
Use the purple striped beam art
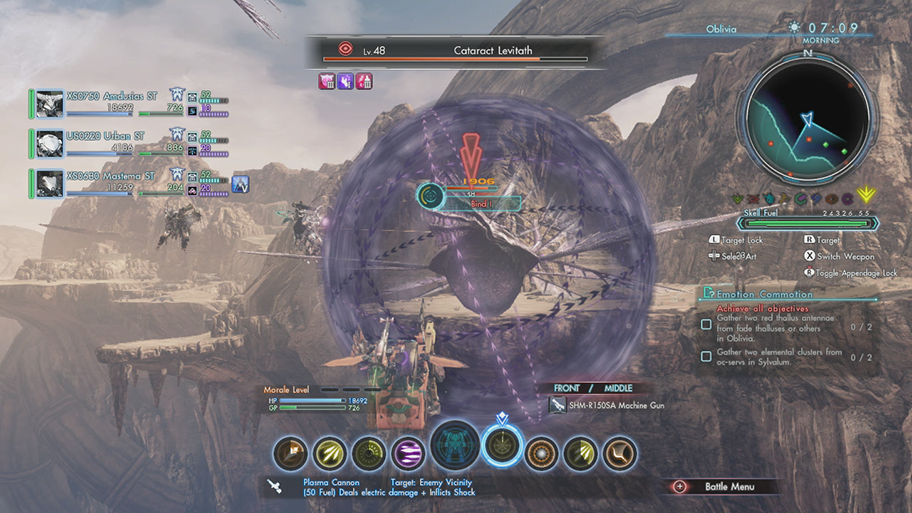pos(407,454)
